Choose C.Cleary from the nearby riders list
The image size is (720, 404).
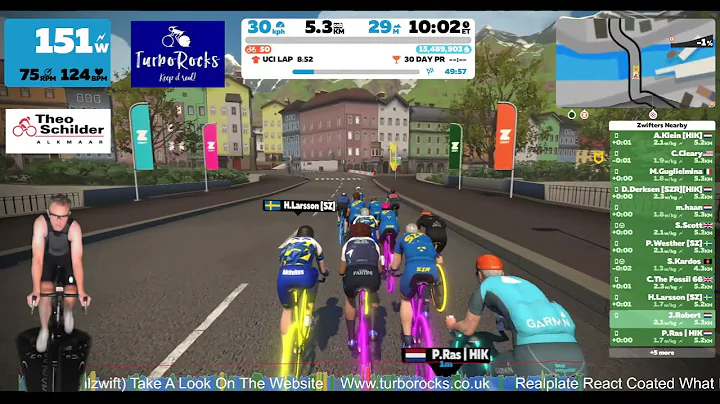pos(662,157)
